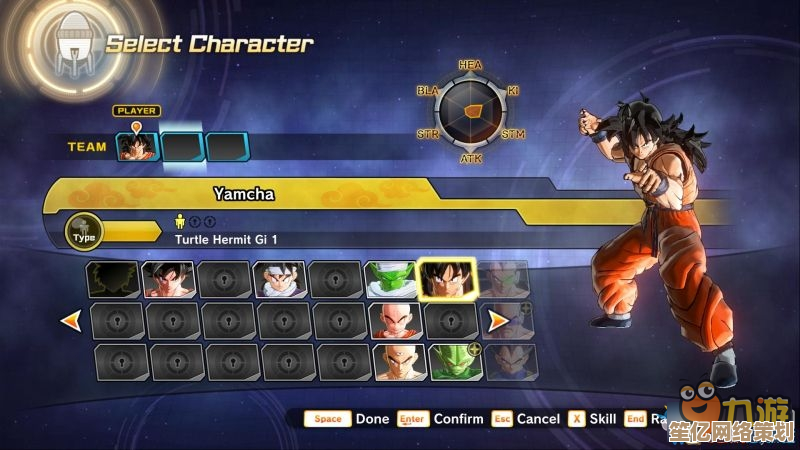Viewport: 800px width, 450px height.
Task: Select the dark silhouette character slot
Action: 112,280
